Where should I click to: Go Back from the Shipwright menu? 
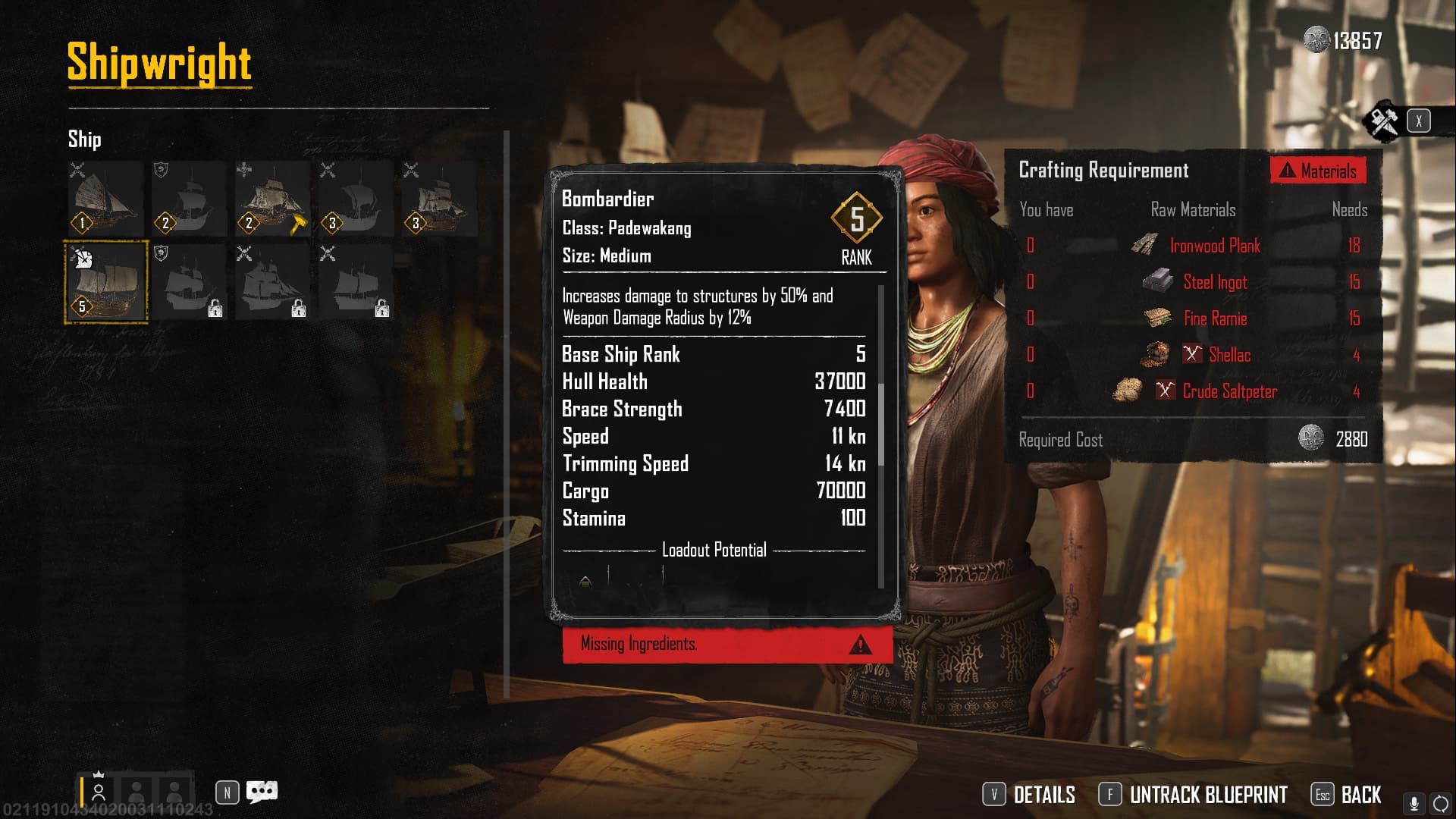point(1347,795)
